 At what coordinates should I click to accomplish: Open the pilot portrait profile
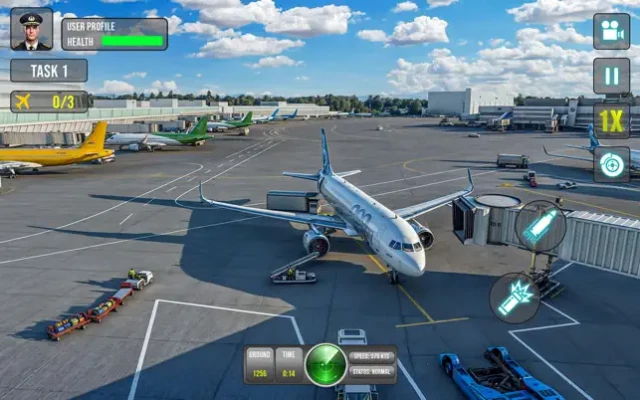coord(31,30)
